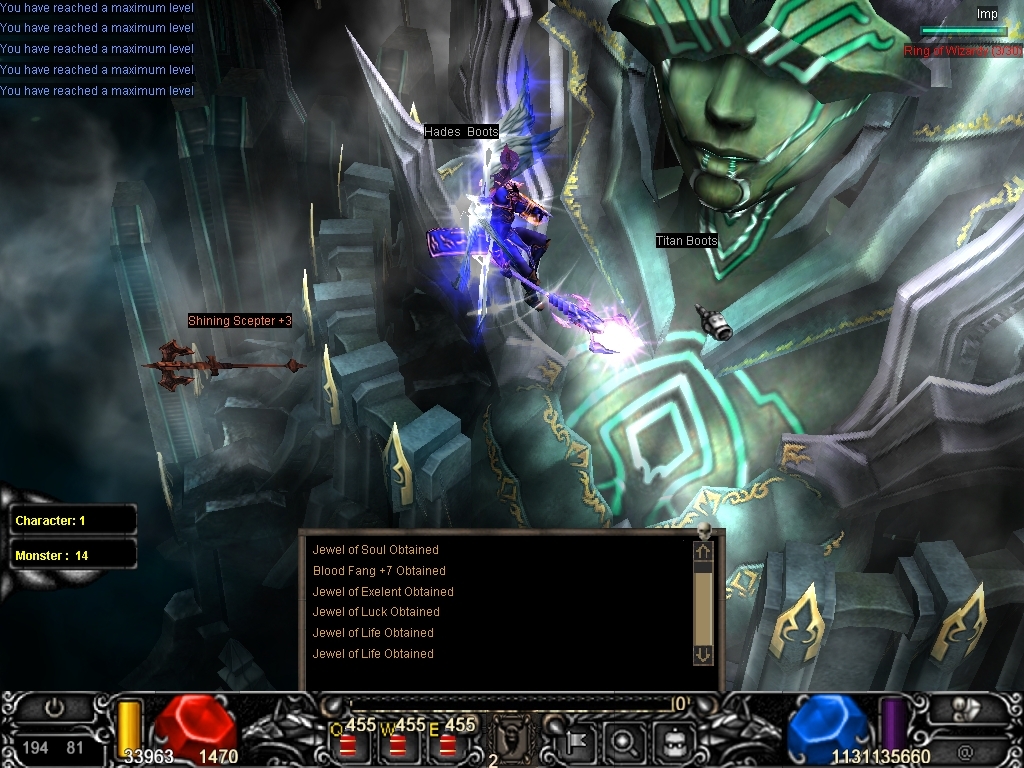The image size is (1024, 768).
Task: Open the button above the @ symbol
Action: (966, 708)
